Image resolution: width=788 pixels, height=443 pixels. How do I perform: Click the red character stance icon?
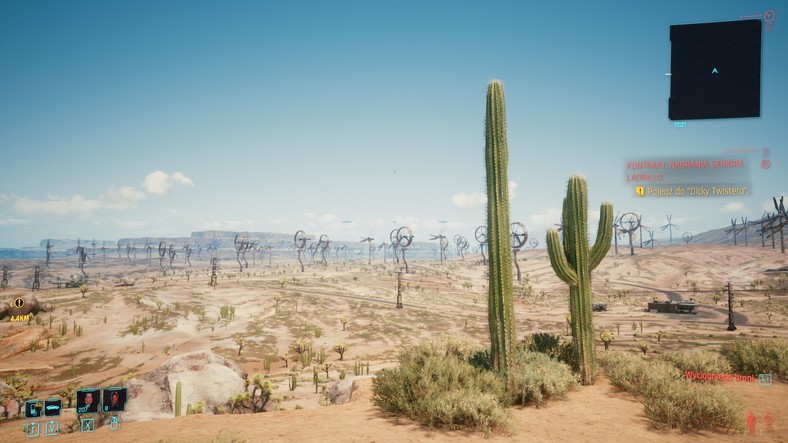click(751, 423)
